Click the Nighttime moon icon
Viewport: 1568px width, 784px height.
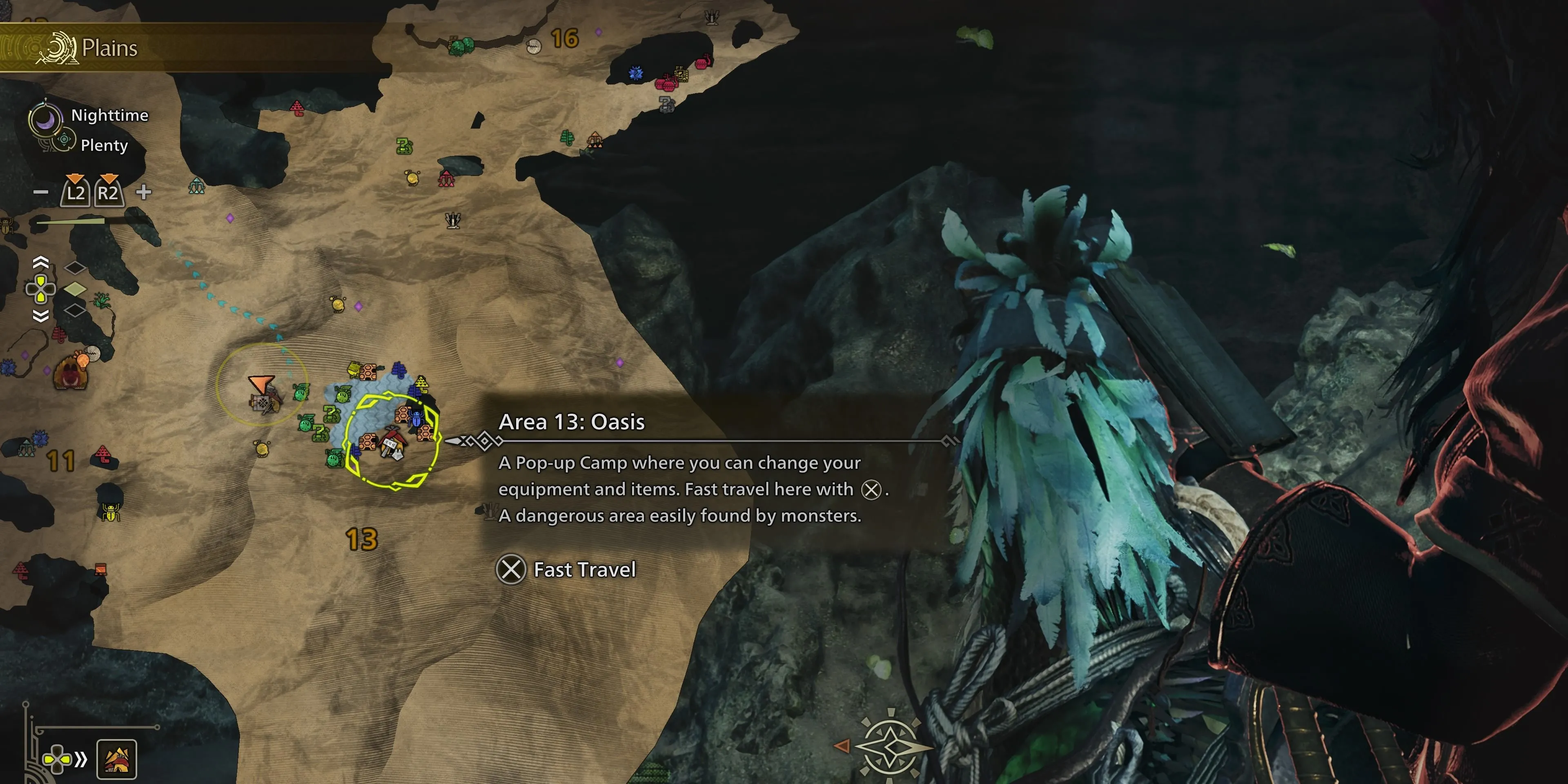(x=46, y=119)
